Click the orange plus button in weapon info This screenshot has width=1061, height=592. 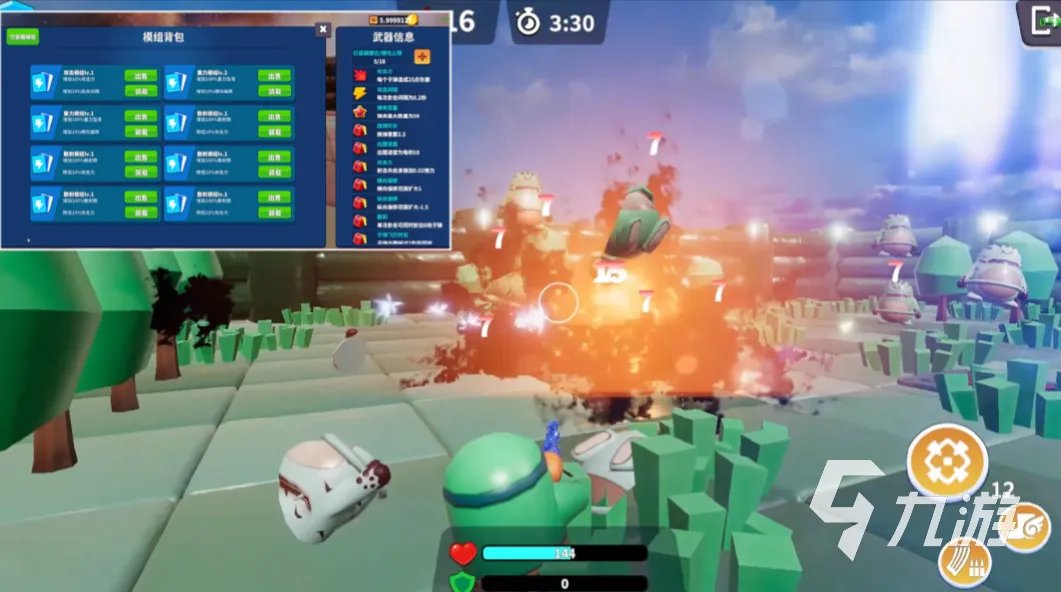421,56
